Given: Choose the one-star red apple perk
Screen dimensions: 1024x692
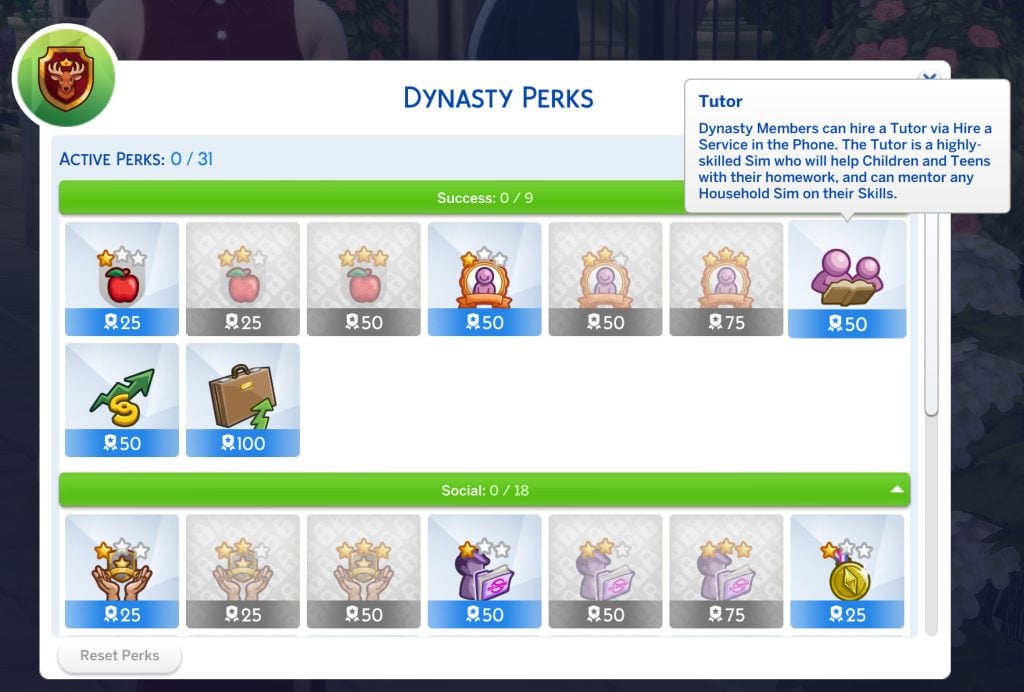Looking at the screenshot, I should click(122, 279).
